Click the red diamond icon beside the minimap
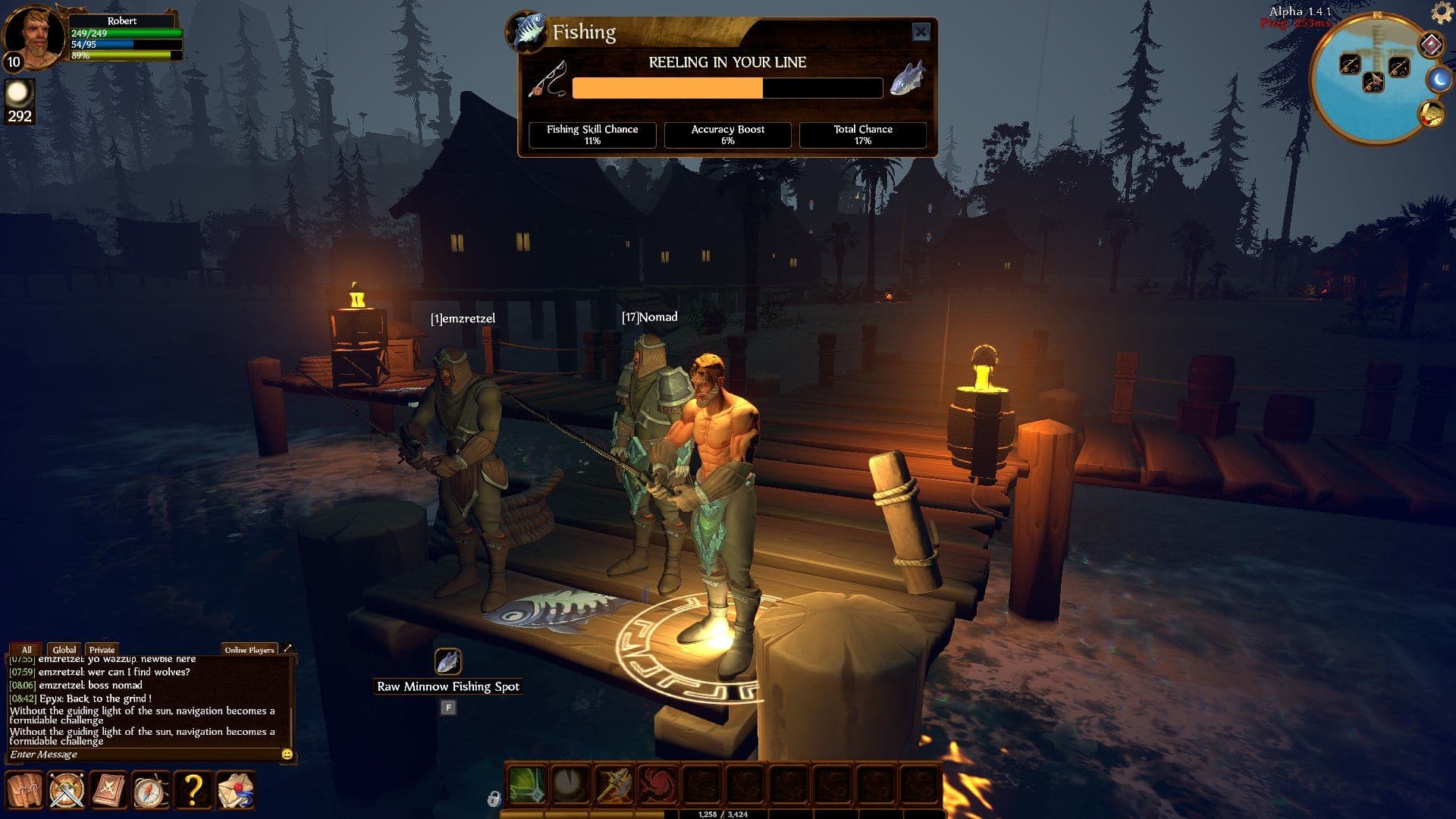The width and height of the screenshot is (1456, 819). (x=1430, y=45)
